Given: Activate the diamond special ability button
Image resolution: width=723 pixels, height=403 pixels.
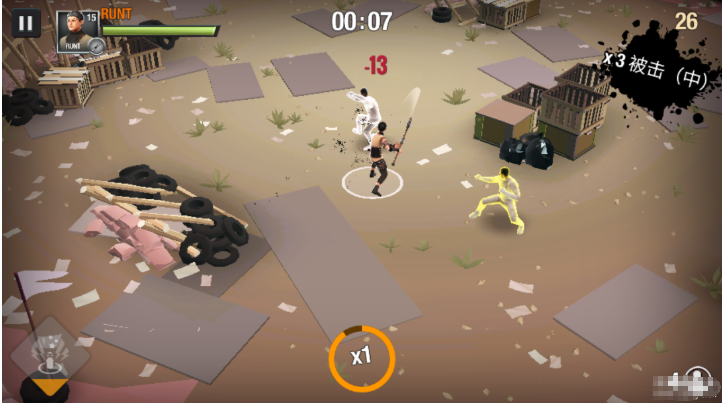Looking at the screenshot, I should [44, 353].
